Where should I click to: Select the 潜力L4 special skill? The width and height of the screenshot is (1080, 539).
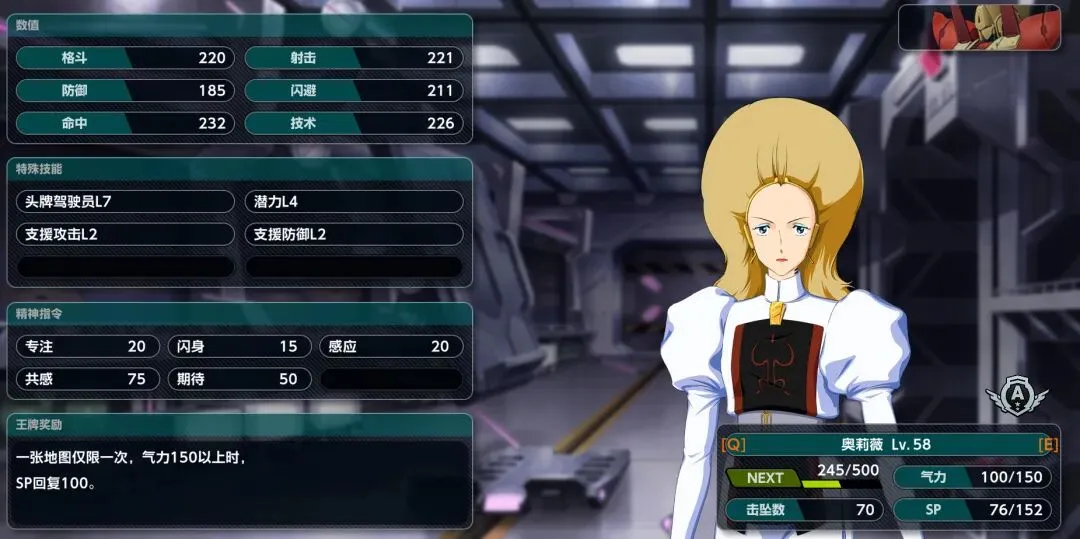pos(354,201)
